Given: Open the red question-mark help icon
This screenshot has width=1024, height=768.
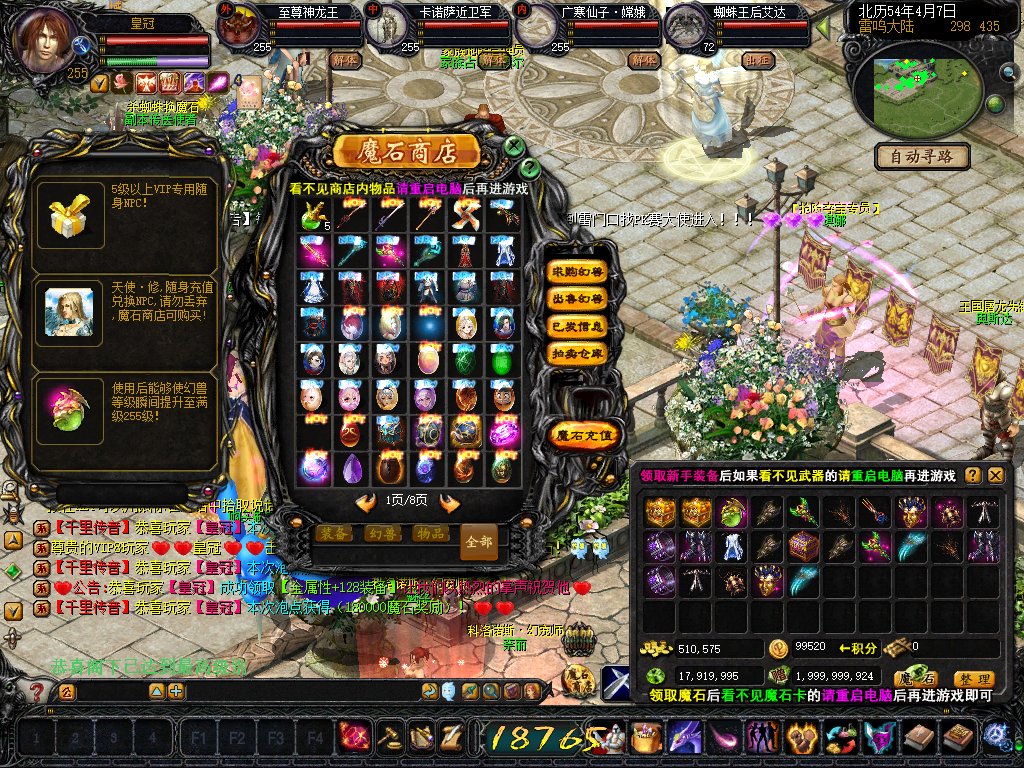Looking at the screenshot, I should (x=37, y=691).
